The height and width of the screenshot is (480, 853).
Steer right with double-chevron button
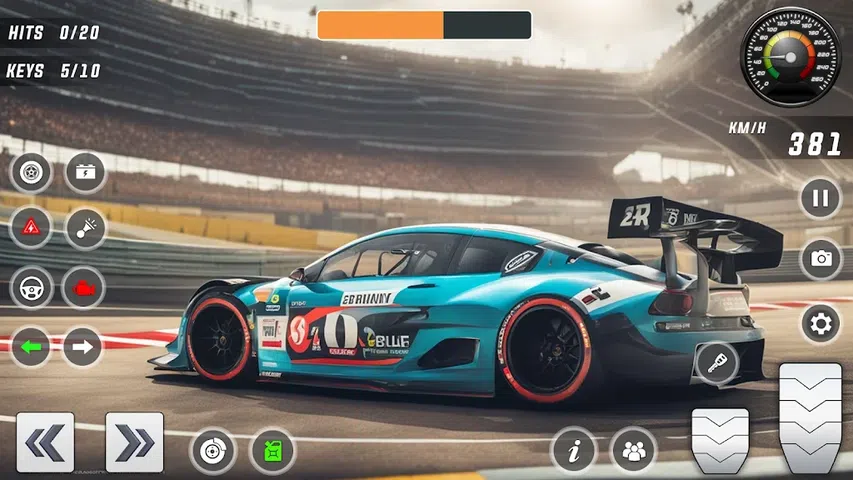pyautogui.click(x=134, y=442)
